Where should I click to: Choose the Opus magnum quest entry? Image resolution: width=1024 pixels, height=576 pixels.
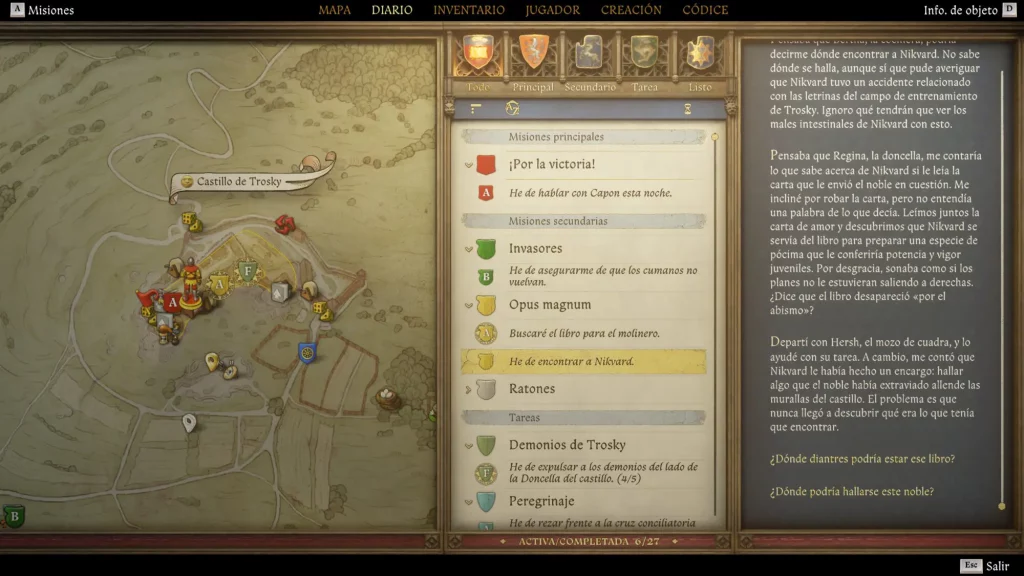point(549,304)
